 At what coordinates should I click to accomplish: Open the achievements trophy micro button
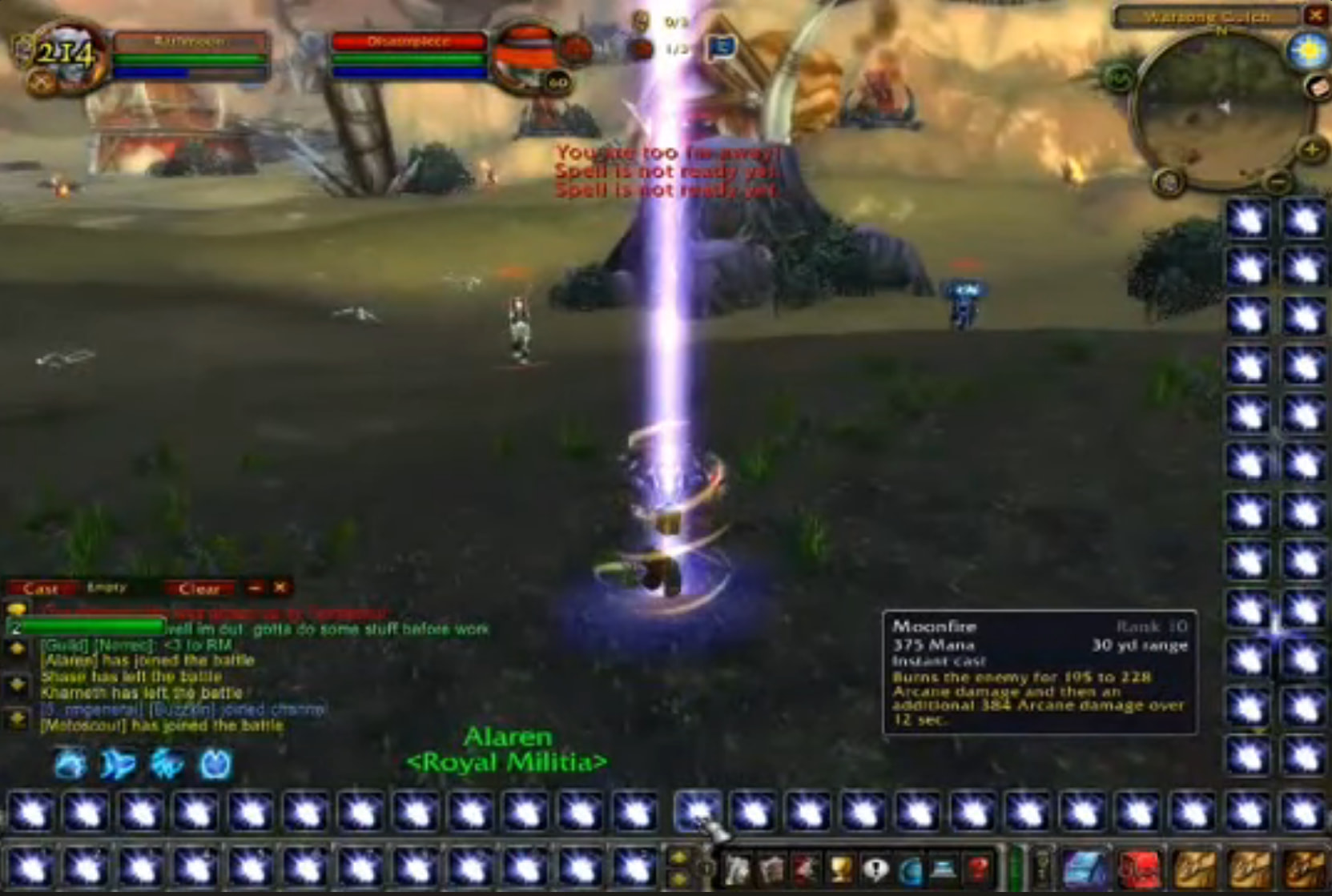tap(841, 869)
